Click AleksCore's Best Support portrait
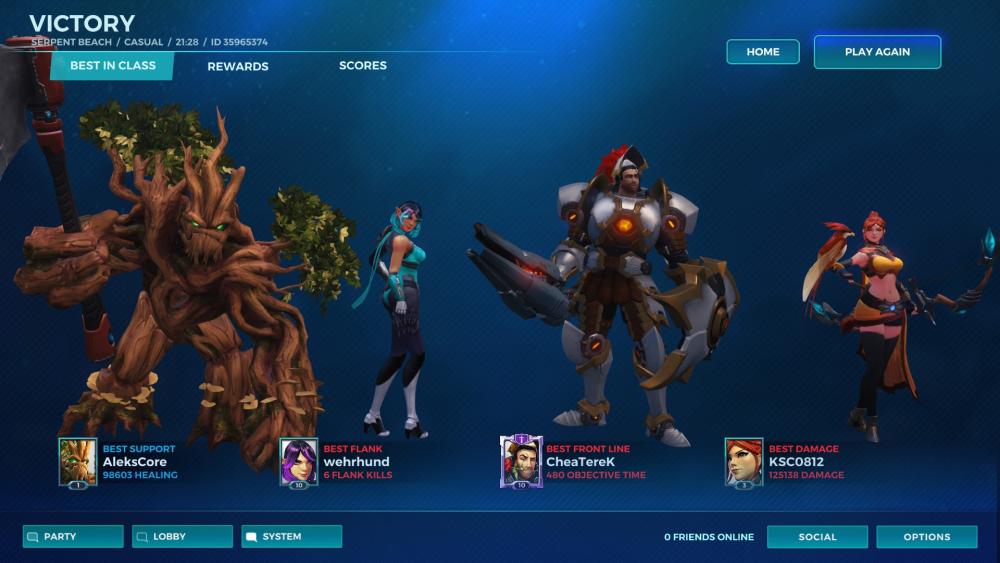The height and width of the screenshot is (563, 1000). [x=77, y=461]
